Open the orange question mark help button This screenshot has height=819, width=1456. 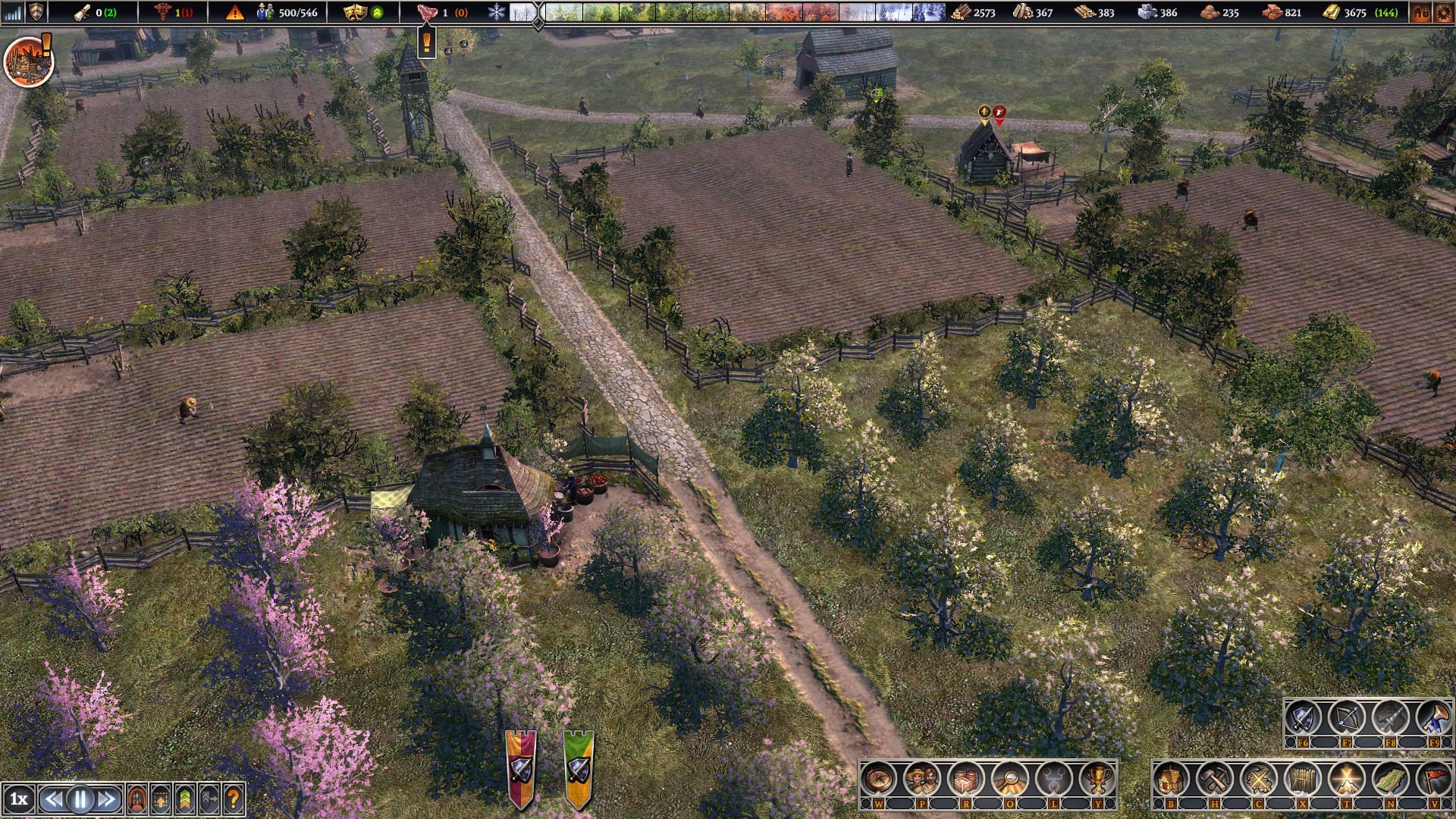tap(233, 799)
